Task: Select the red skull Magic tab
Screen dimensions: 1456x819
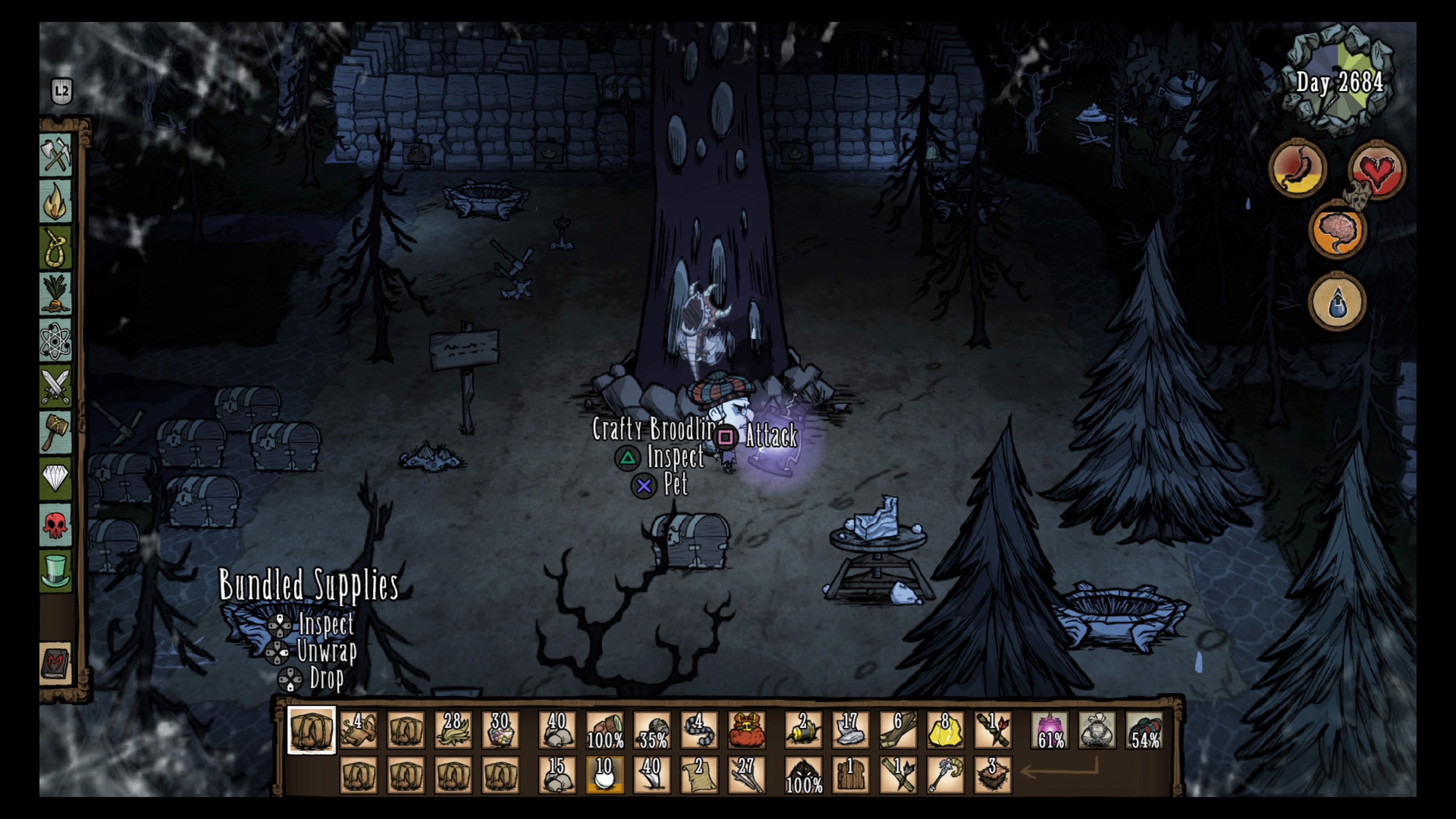Action: [x=55, y=525]
